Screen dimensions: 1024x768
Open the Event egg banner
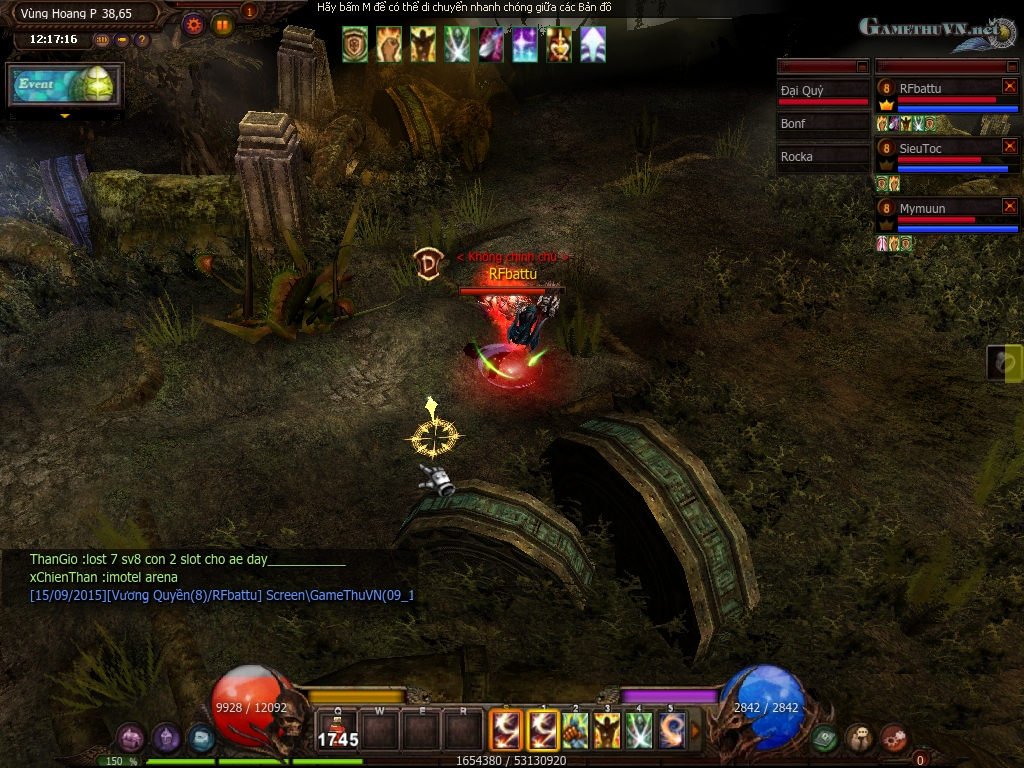[x=65, y=85]
